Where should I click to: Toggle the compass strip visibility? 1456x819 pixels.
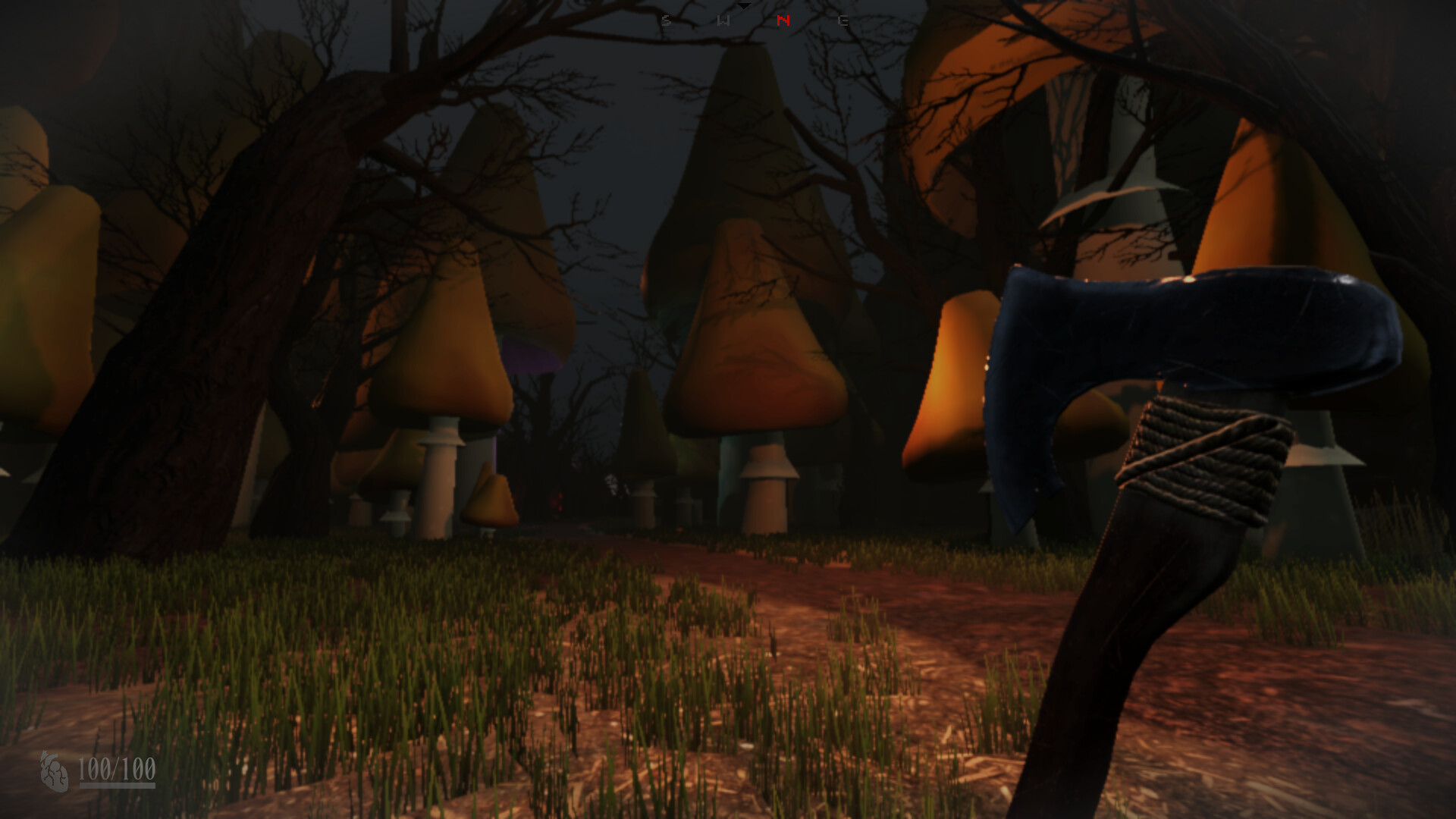click(x=755, y=19)
